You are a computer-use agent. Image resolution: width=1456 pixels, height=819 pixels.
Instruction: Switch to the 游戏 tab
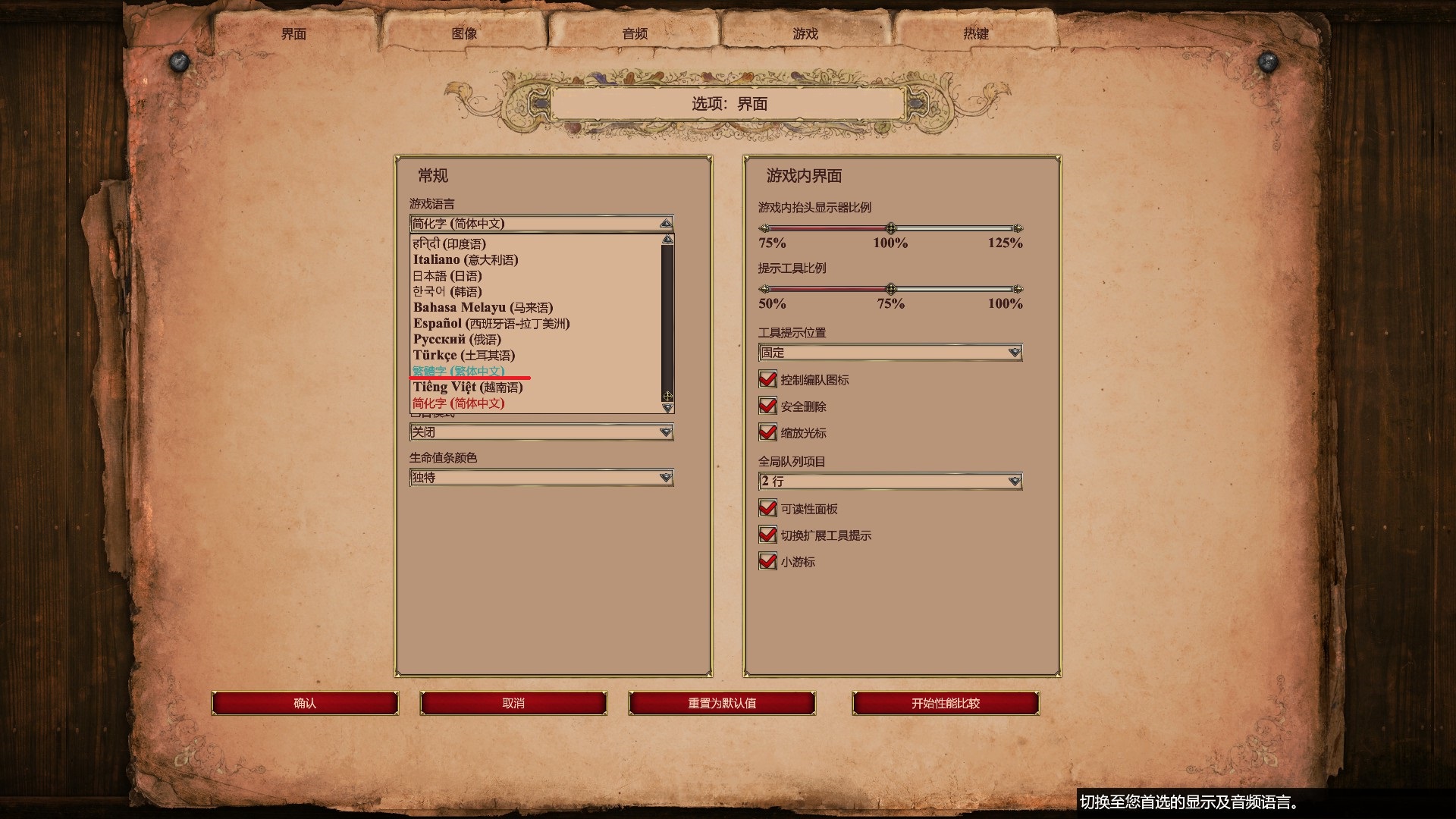[x=805, y=34]
